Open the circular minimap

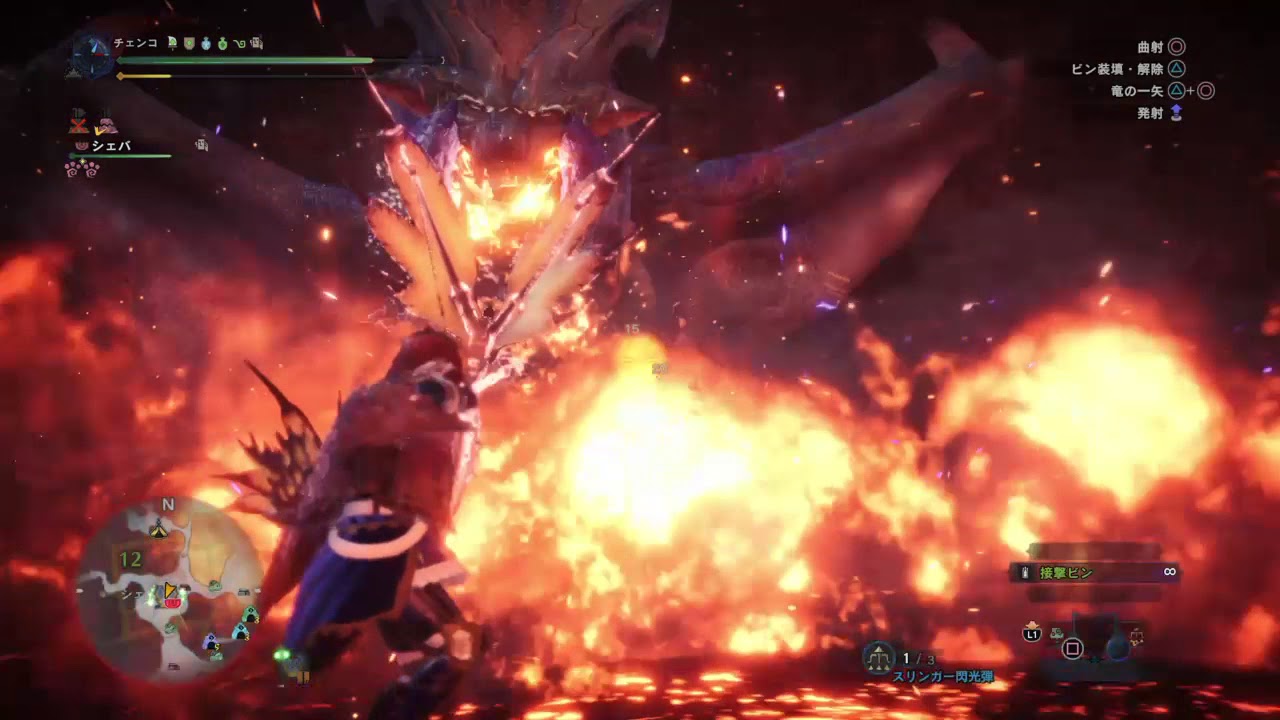tap(168, 590)
